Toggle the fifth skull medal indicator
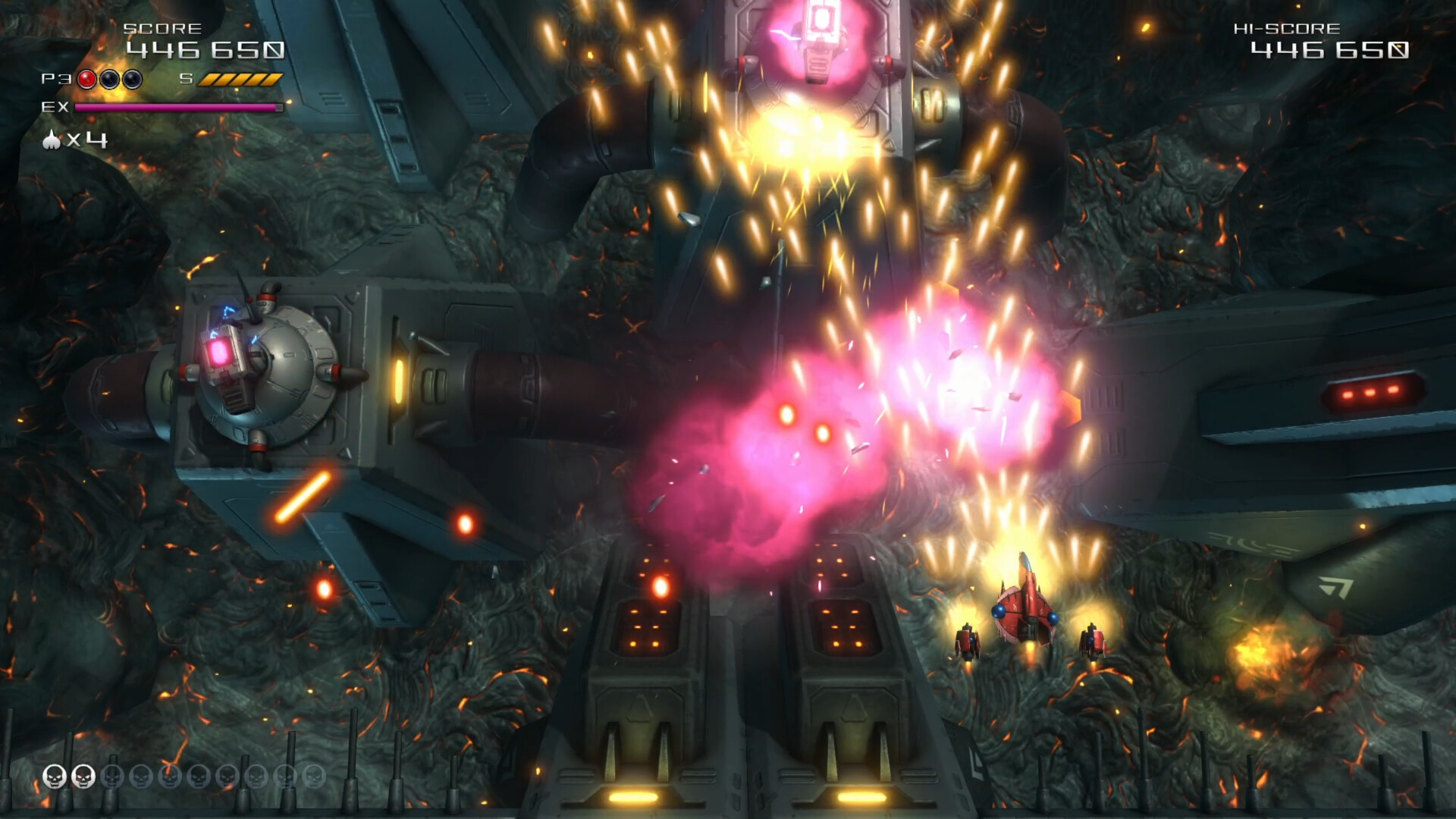This screenshot has height=819, width=1456. pos(169,776)
